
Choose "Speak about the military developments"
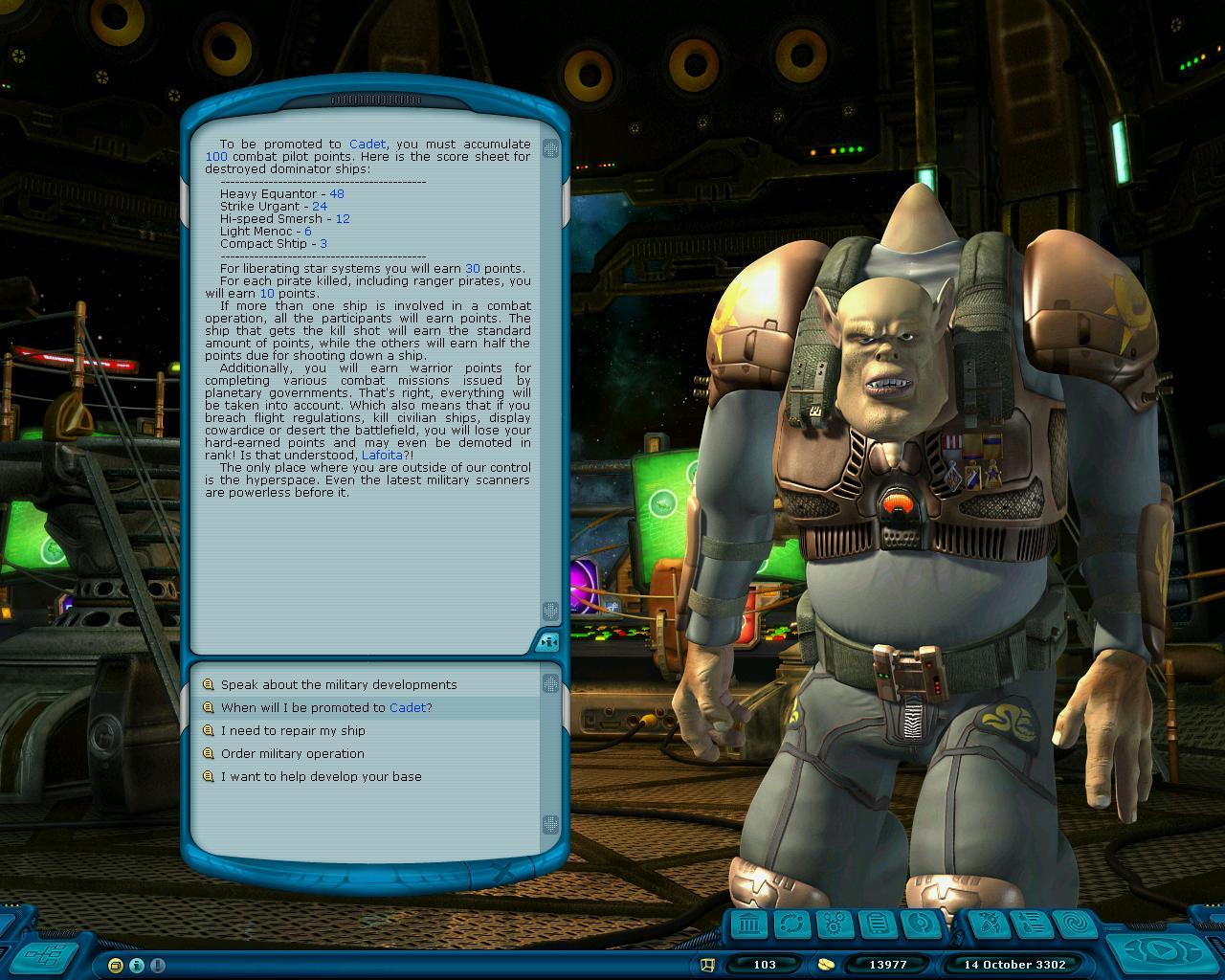pos(338,684)
